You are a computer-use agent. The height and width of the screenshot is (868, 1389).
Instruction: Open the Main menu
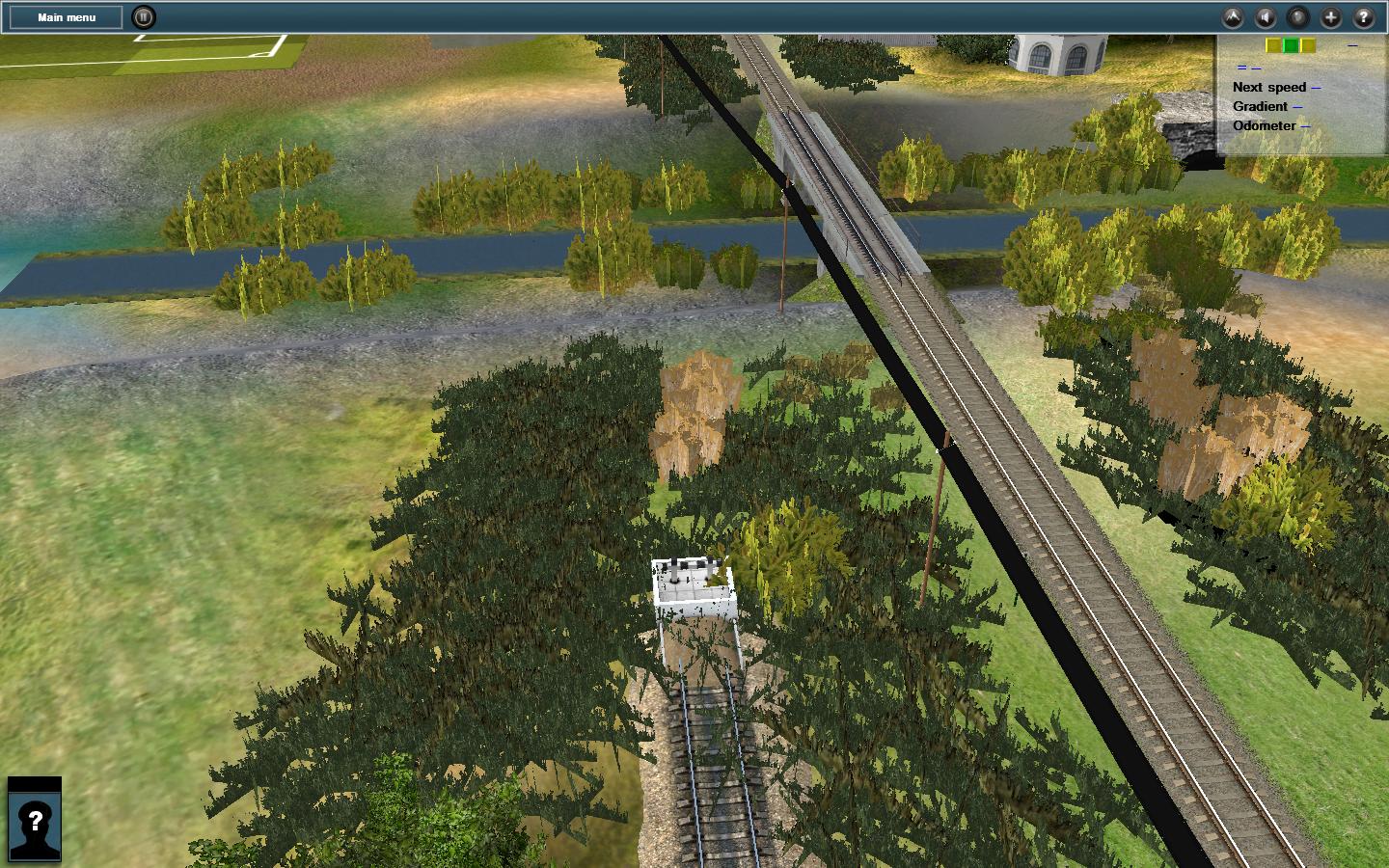coord(67,17)
